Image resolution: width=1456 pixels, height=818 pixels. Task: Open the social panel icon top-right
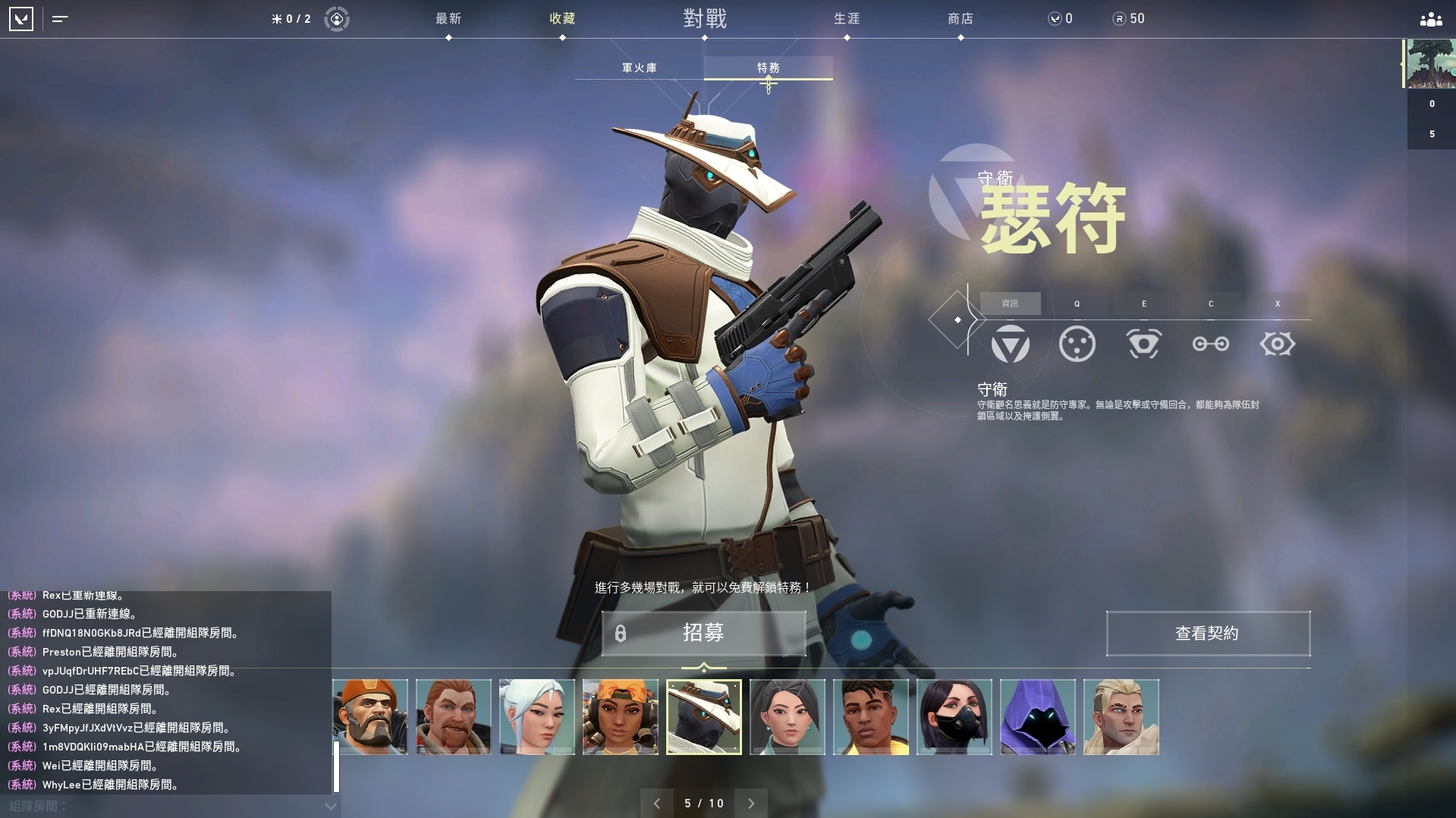[x=1429, y=19]
